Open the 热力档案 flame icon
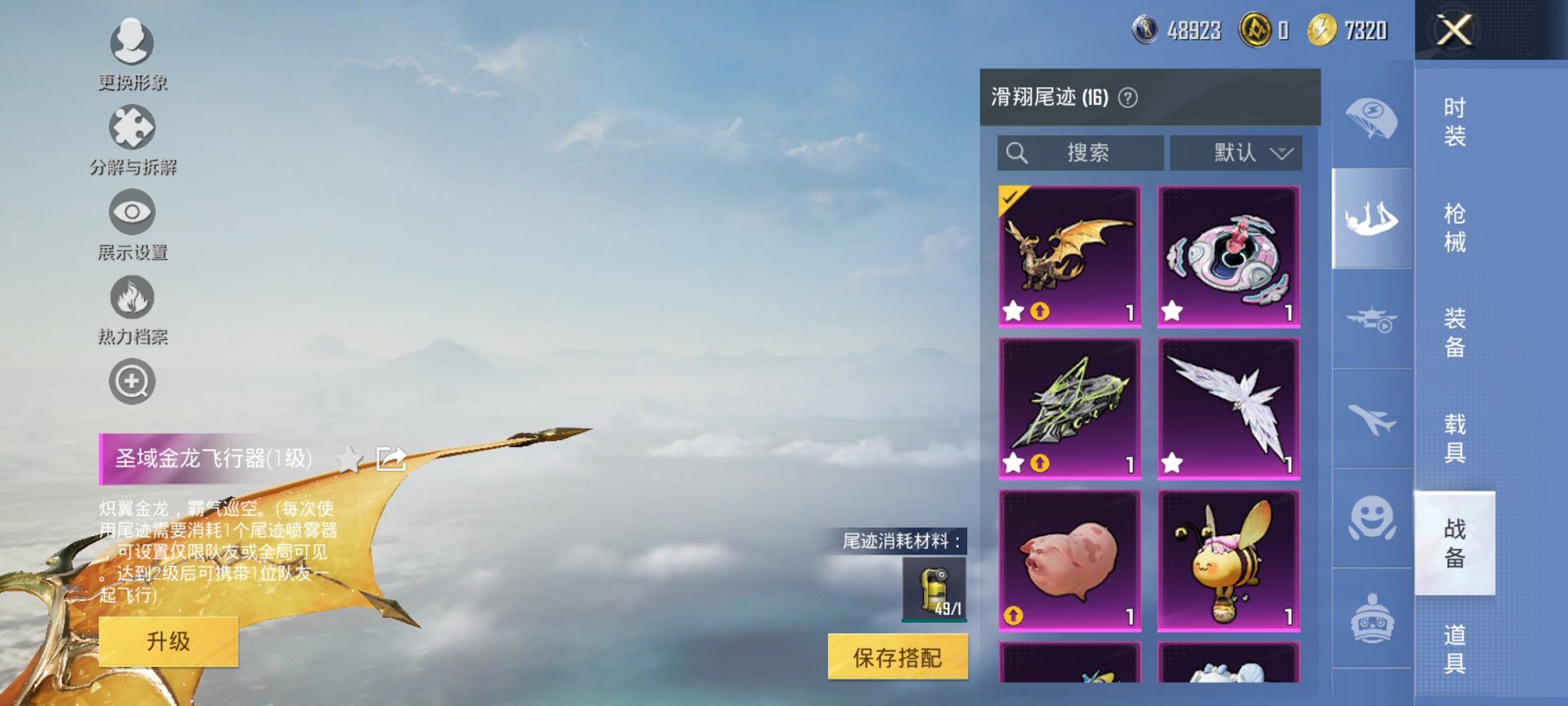This screenshot has width=1568, height=706. point(132,298)
